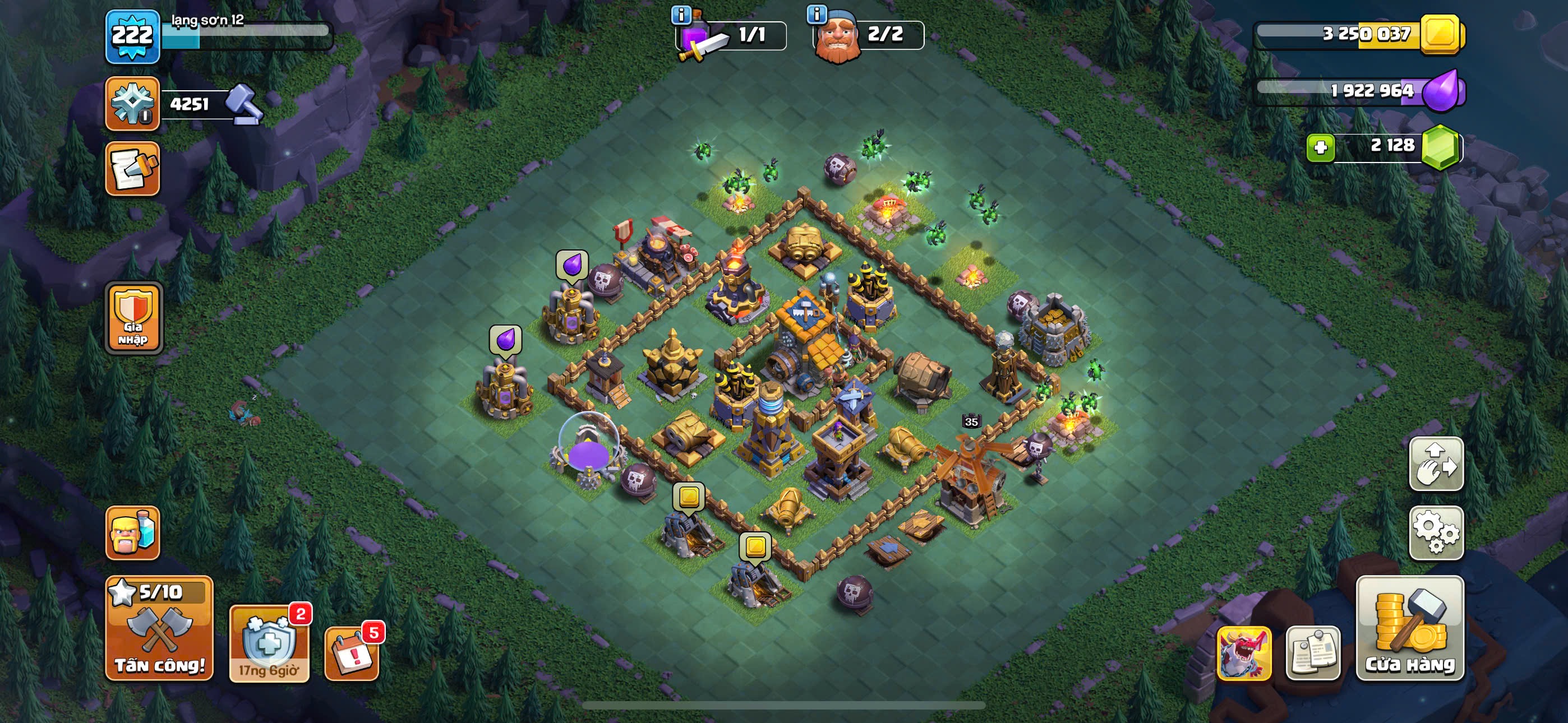
Task: Open the scroll and hammer button
Action: 133,169
